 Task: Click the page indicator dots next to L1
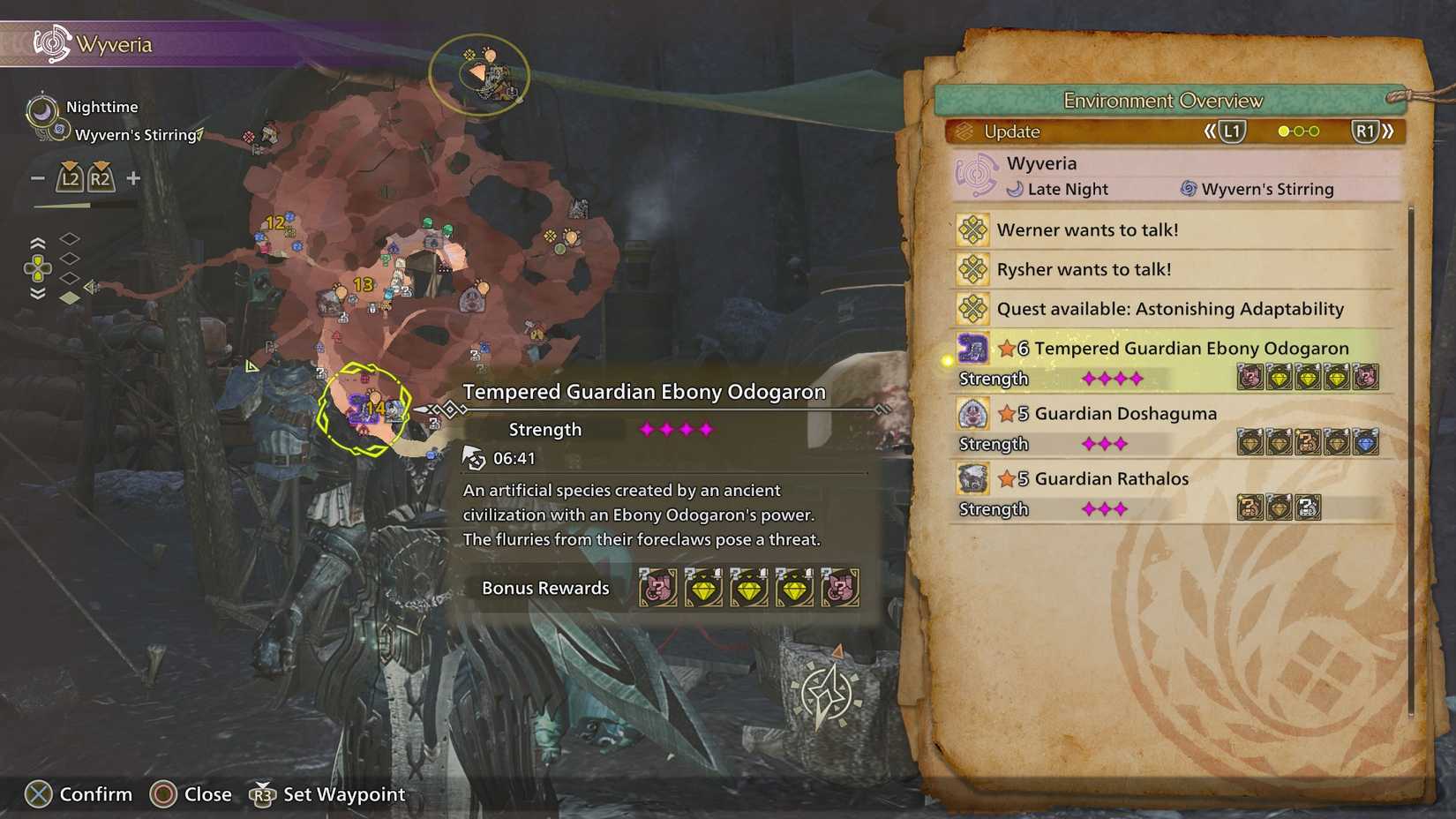[x=1297, y=131]
